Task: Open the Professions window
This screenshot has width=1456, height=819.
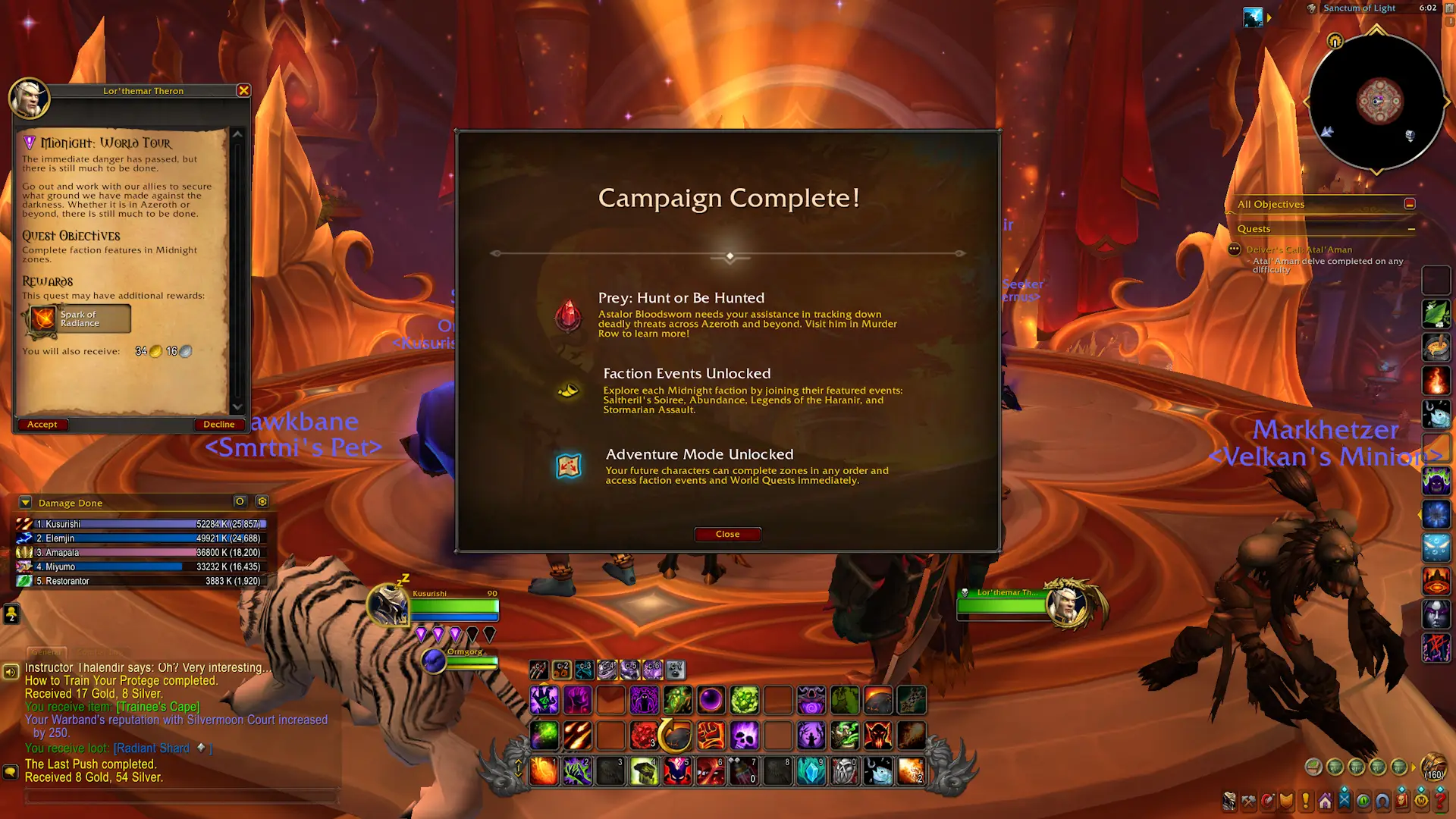Action: [1250, 800]
